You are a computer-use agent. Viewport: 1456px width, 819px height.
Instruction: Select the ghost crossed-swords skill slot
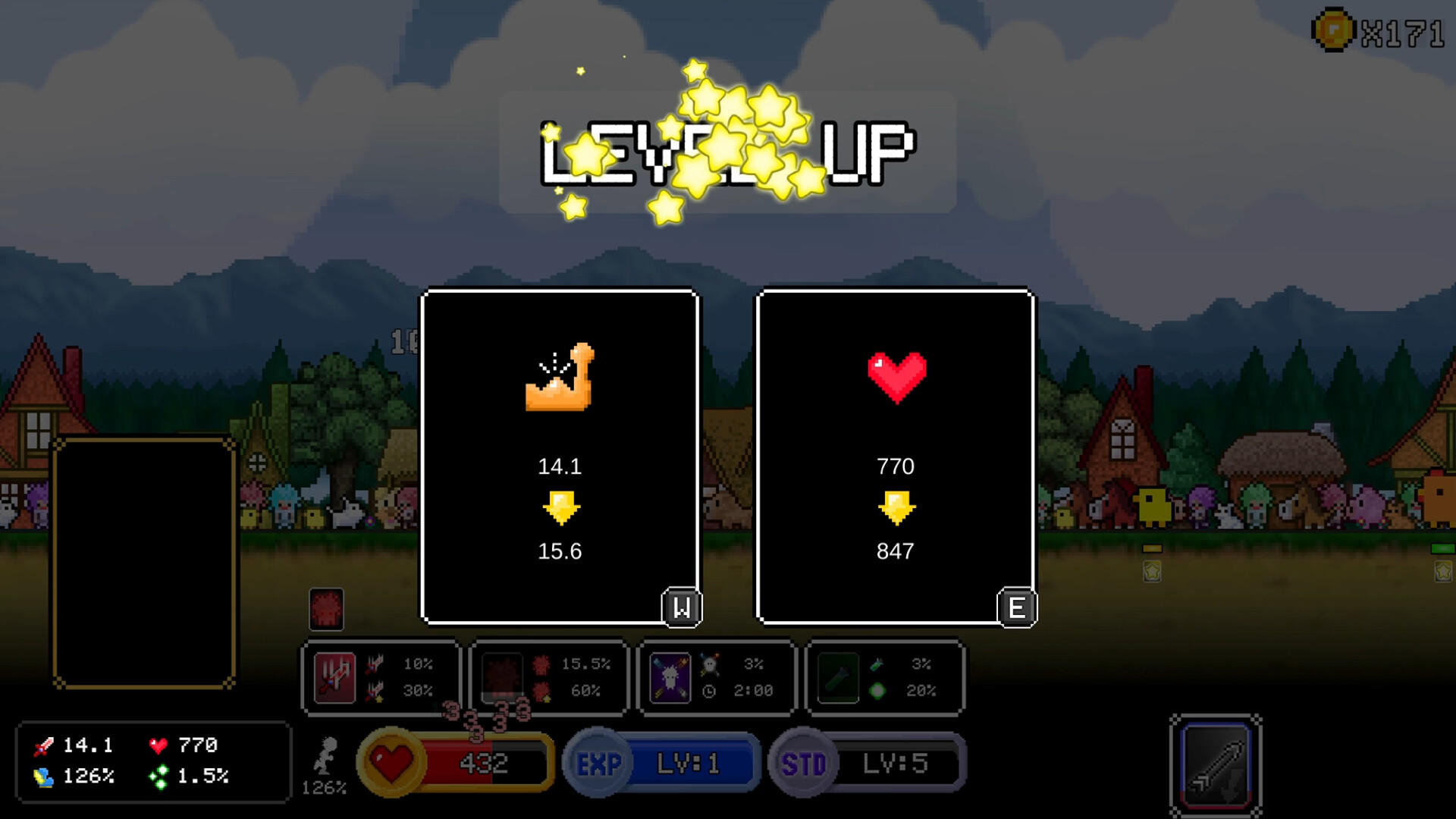click(670, 679)
